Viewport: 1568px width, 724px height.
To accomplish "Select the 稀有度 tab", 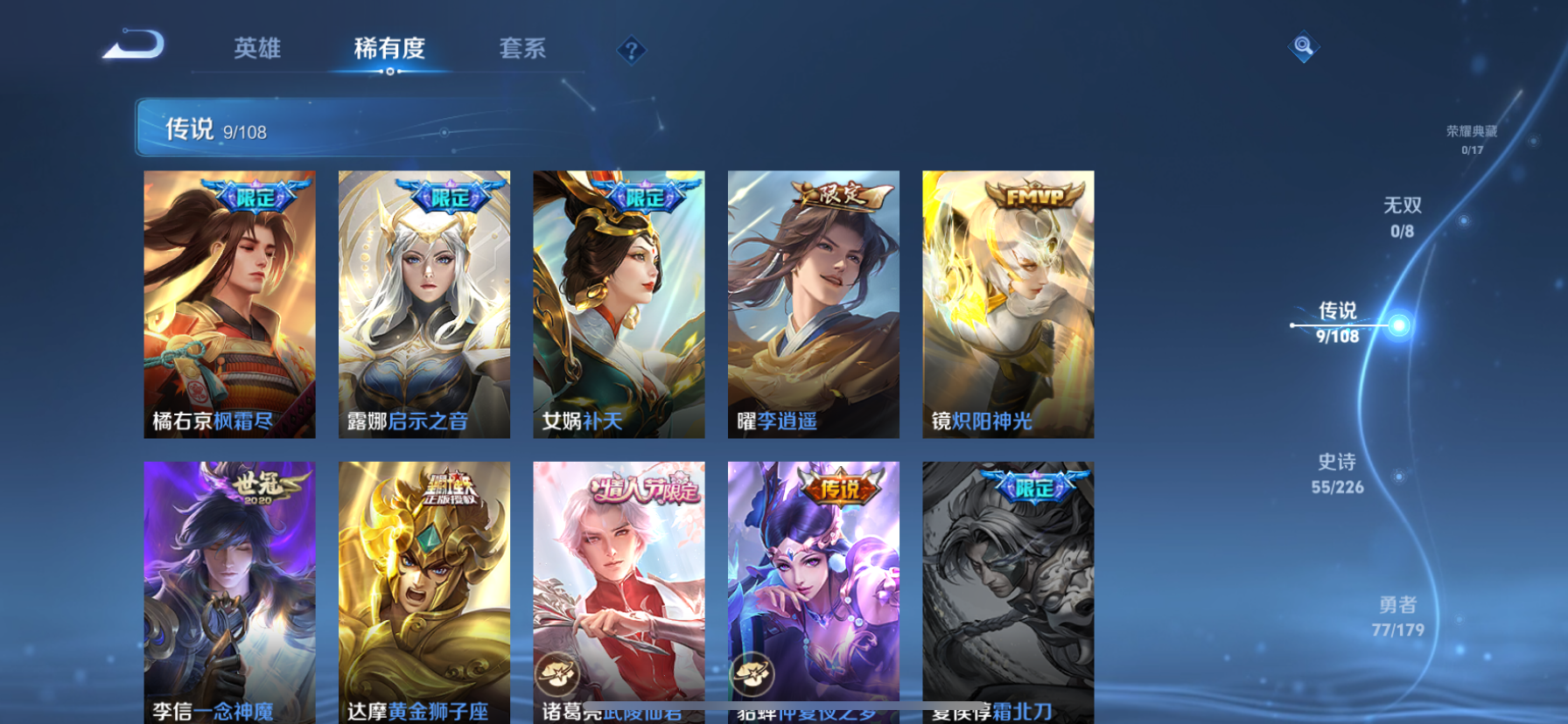I will click(x=389, y=48).
